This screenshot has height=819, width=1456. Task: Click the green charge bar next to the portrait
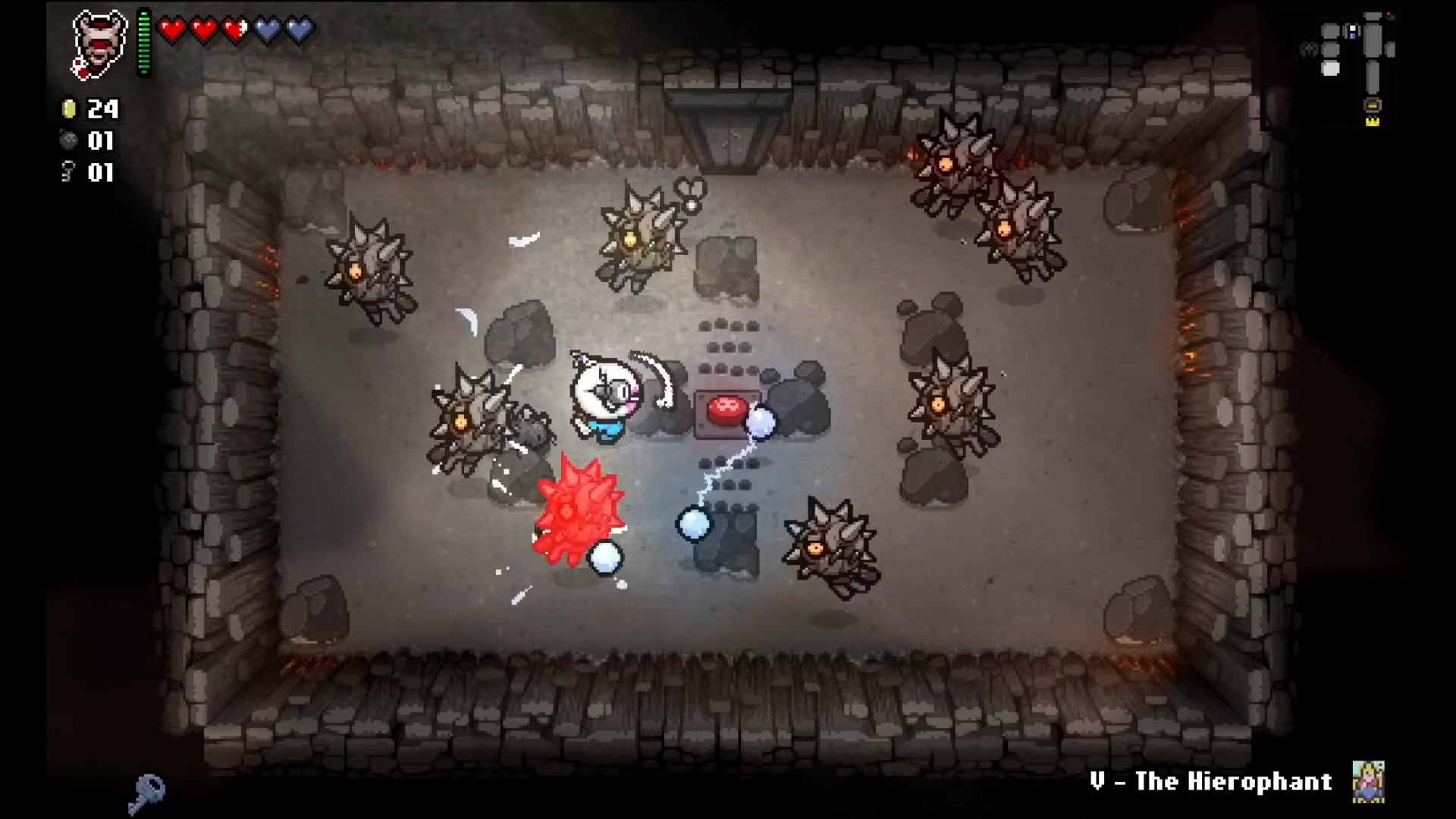click(143, 42)
